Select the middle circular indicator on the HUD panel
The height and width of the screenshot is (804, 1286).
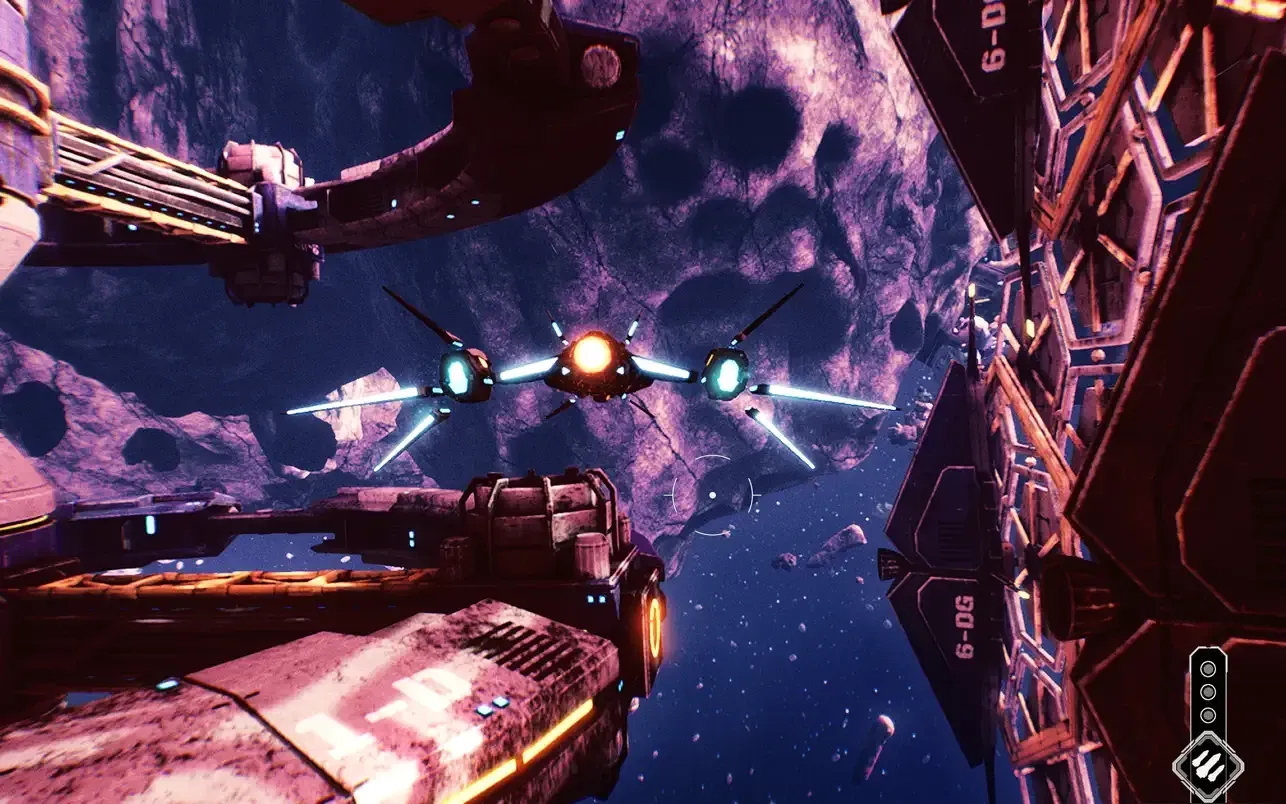(x=1207, y=692)
